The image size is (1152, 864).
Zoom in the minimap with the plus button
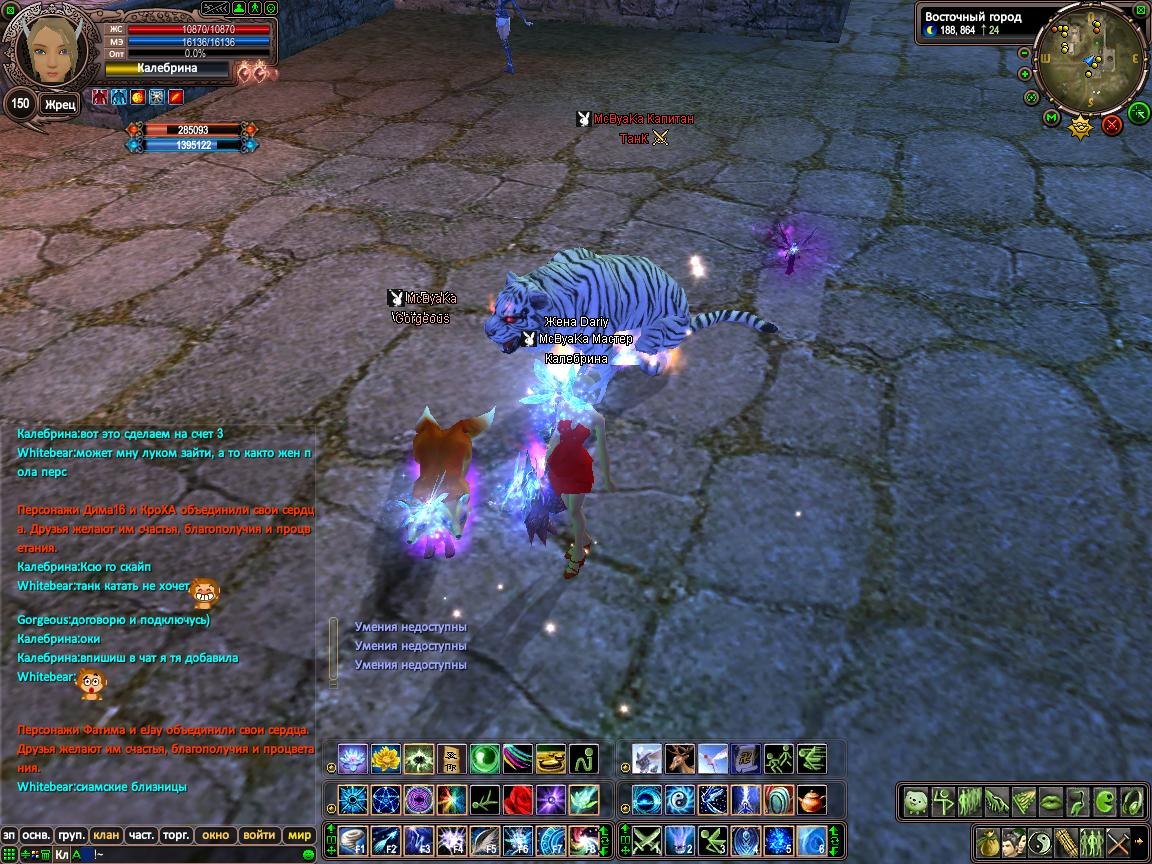click(1025, 74)
